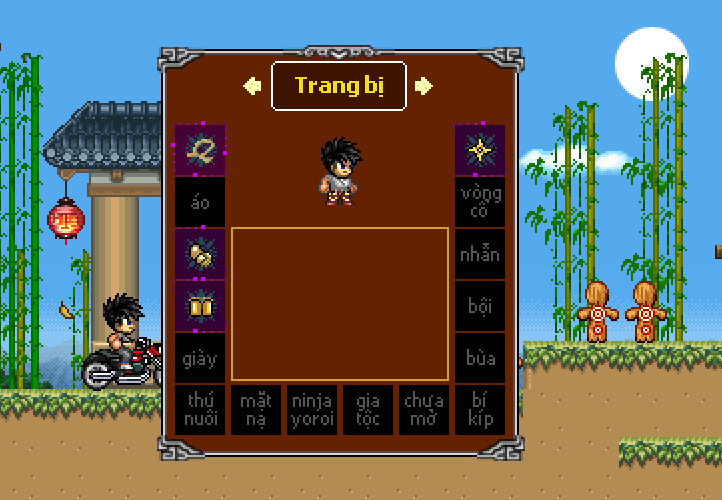Select the empty bội pendant slot

480,306
